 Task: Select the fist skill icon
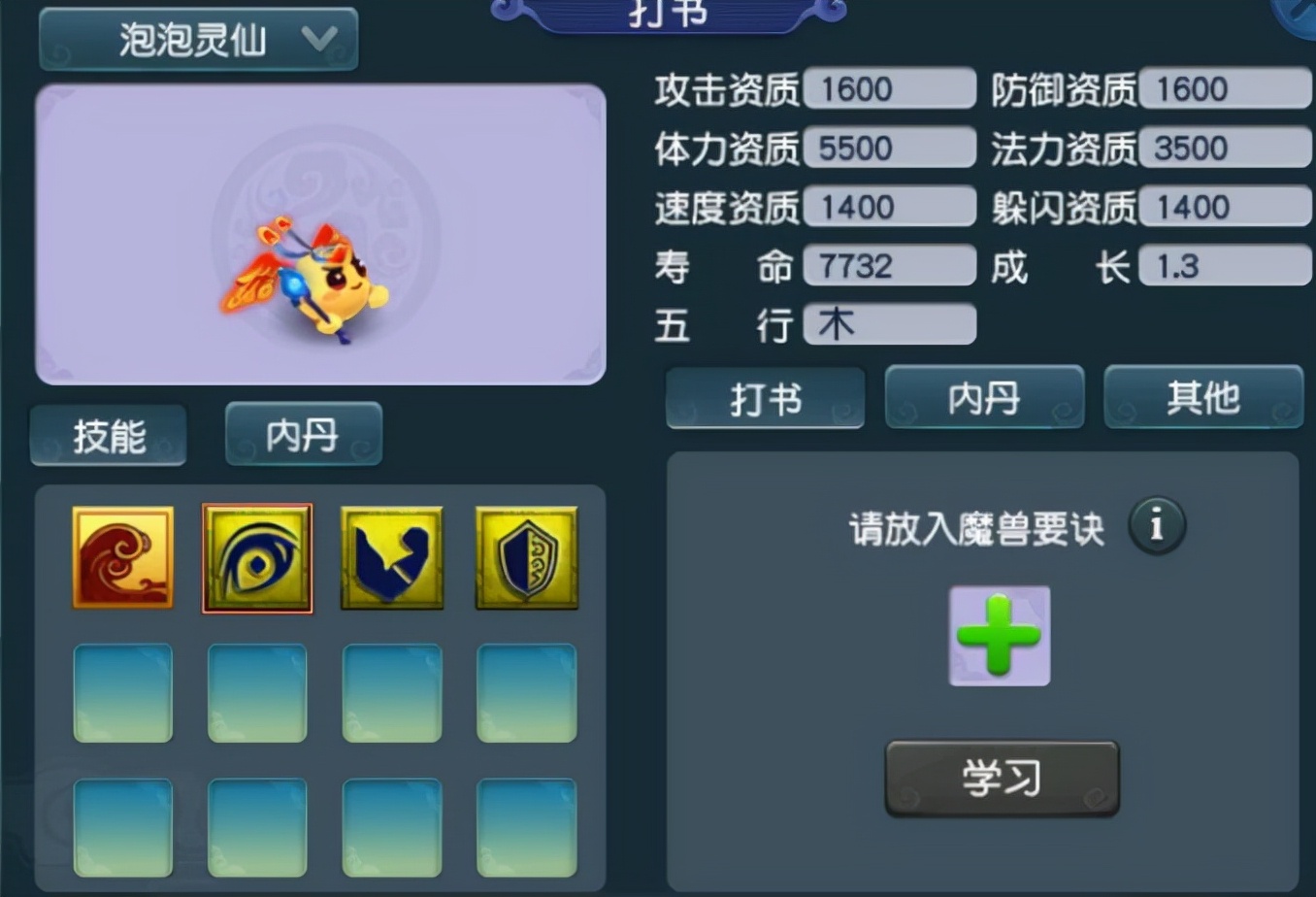pyautogui.click(x=391, y=557)
